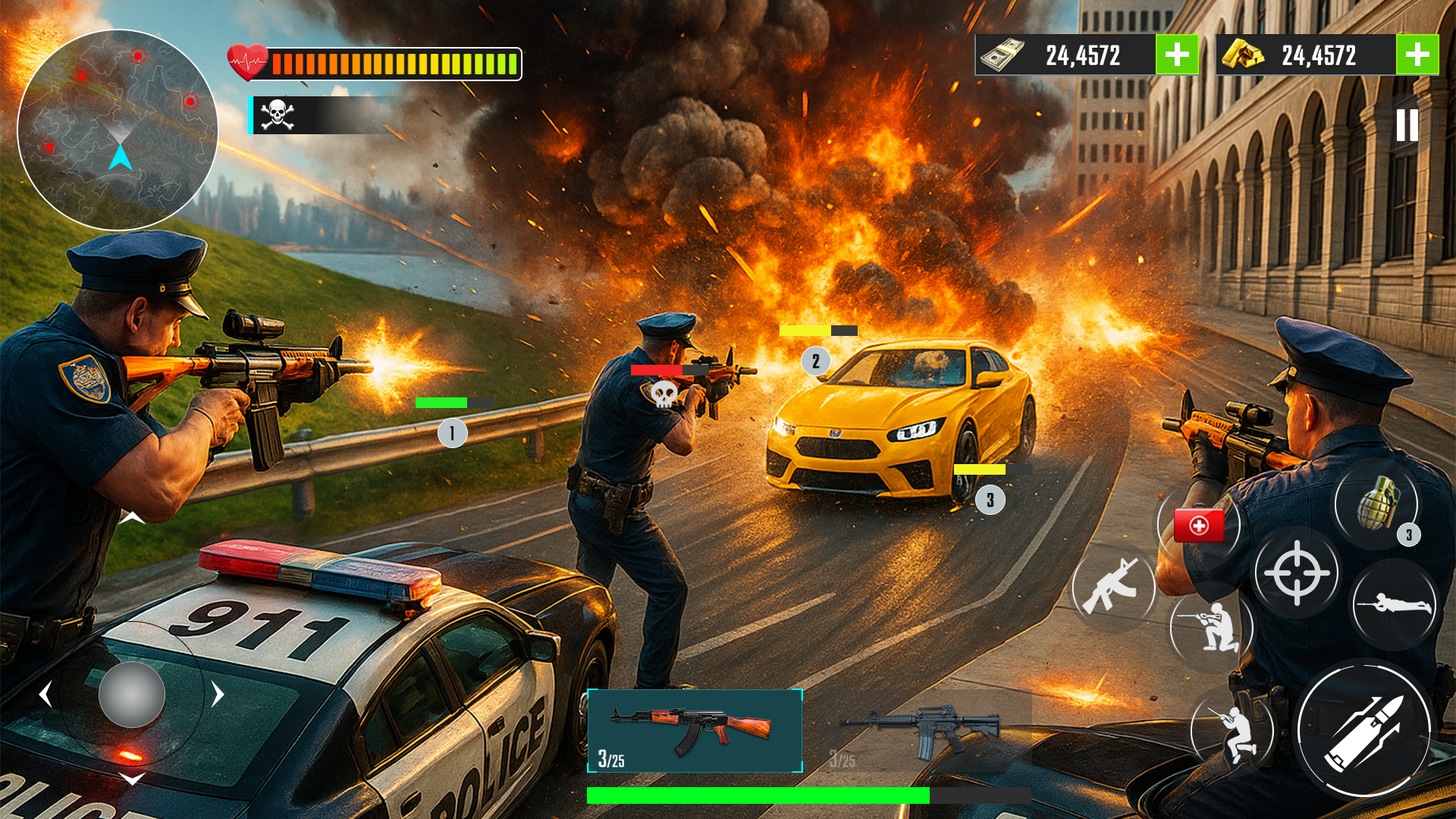The image size is (1456, 819).
Task: Tap the joystick's right arrow
Action: coord(218,694)
